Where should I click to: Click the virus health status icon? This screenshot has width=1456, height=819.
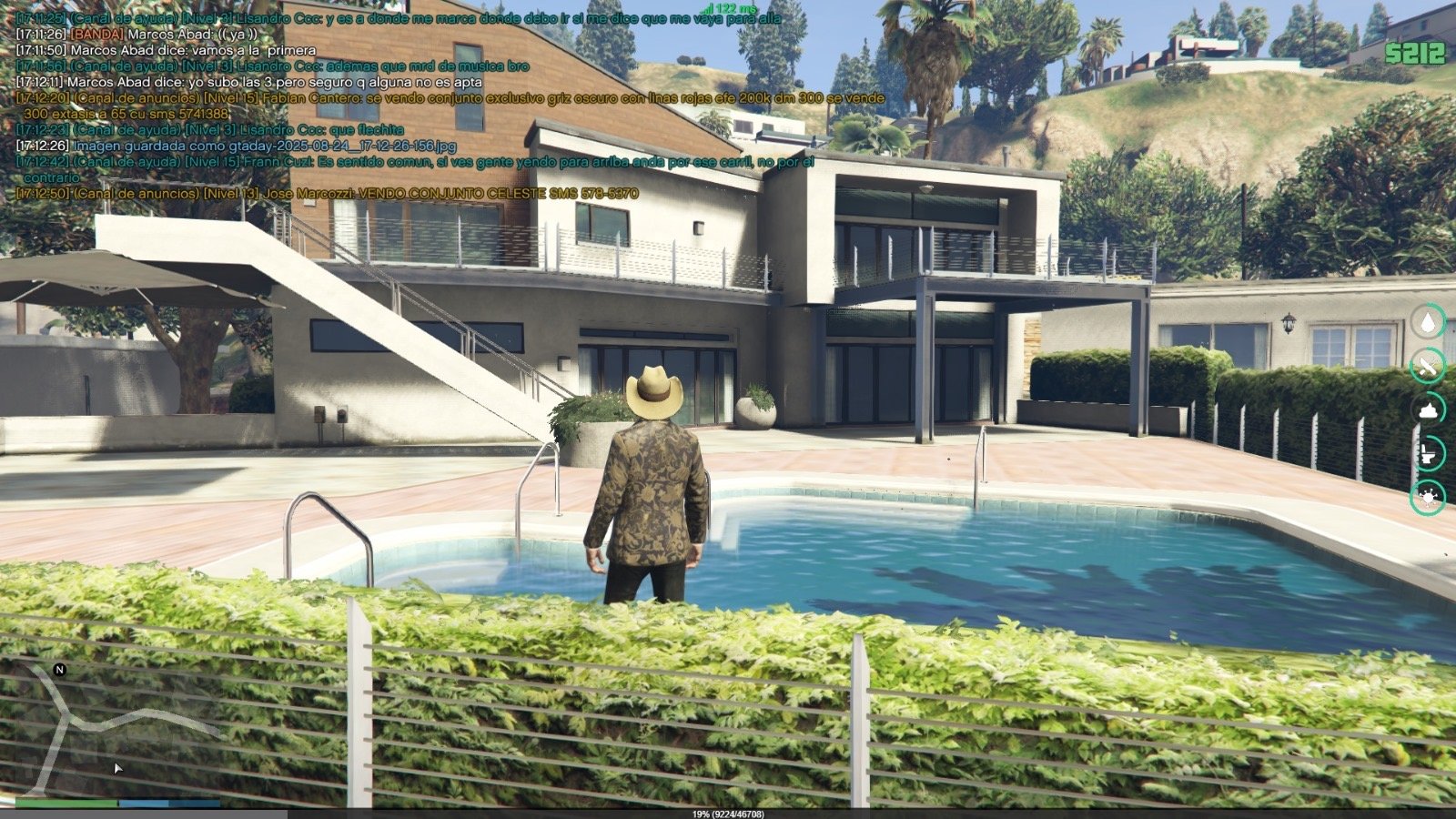pyautogui.click(x=1427, y=497)
